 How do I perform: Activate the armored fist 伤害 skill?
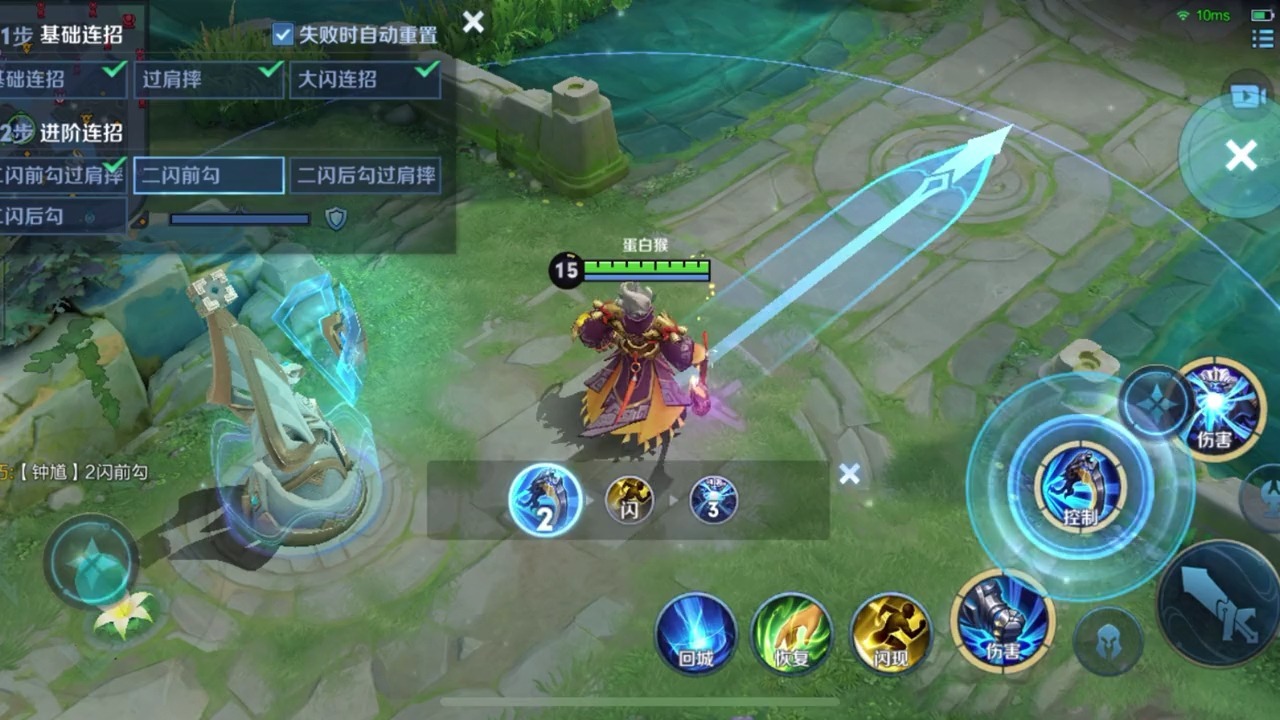coord(1002,622)
